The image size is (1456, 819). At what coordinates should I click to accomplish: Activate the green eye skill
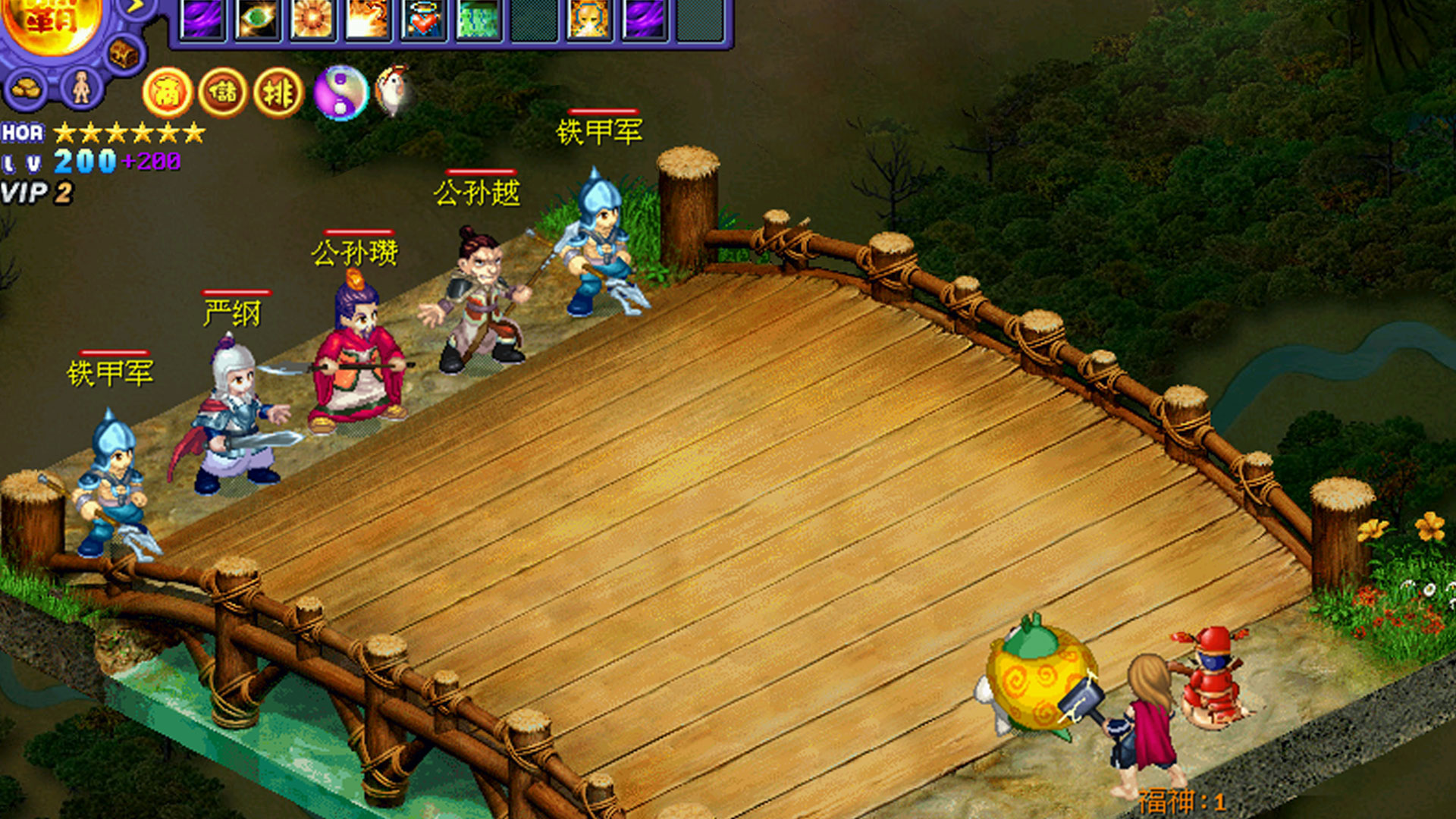click(x=257, y=19)
